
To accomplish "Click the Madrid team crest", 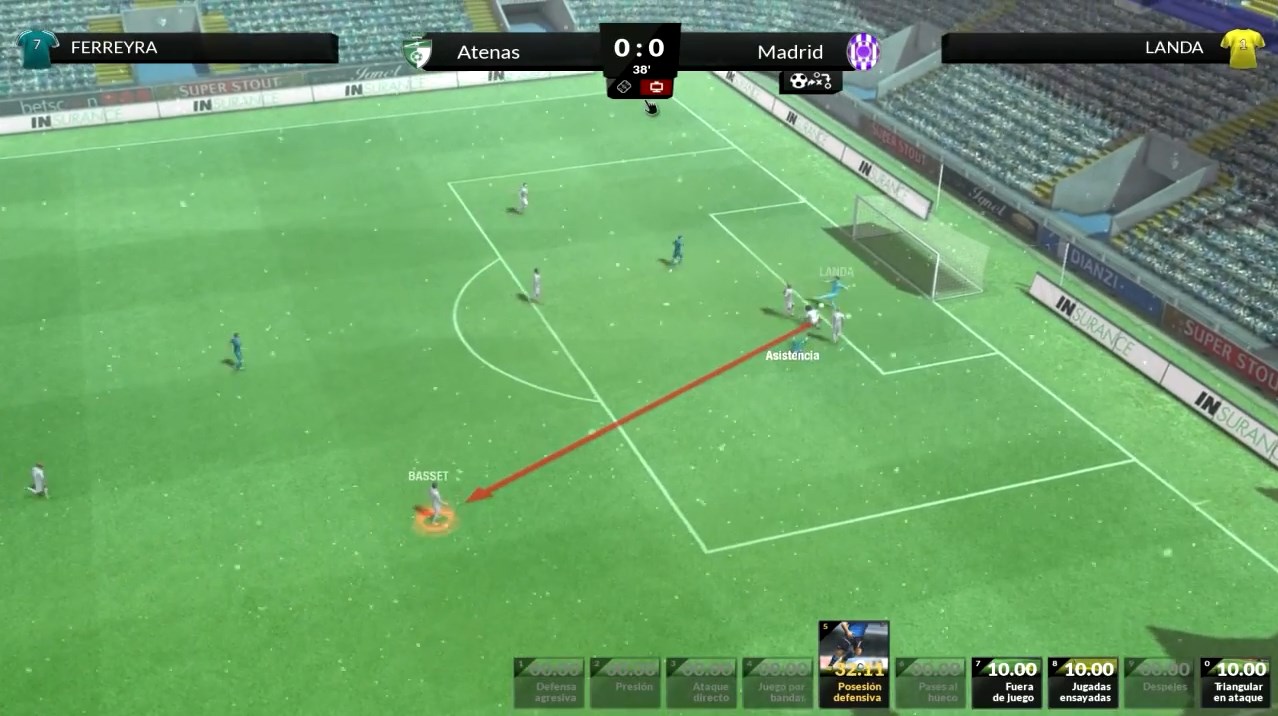I will click(x=862, y=51).
